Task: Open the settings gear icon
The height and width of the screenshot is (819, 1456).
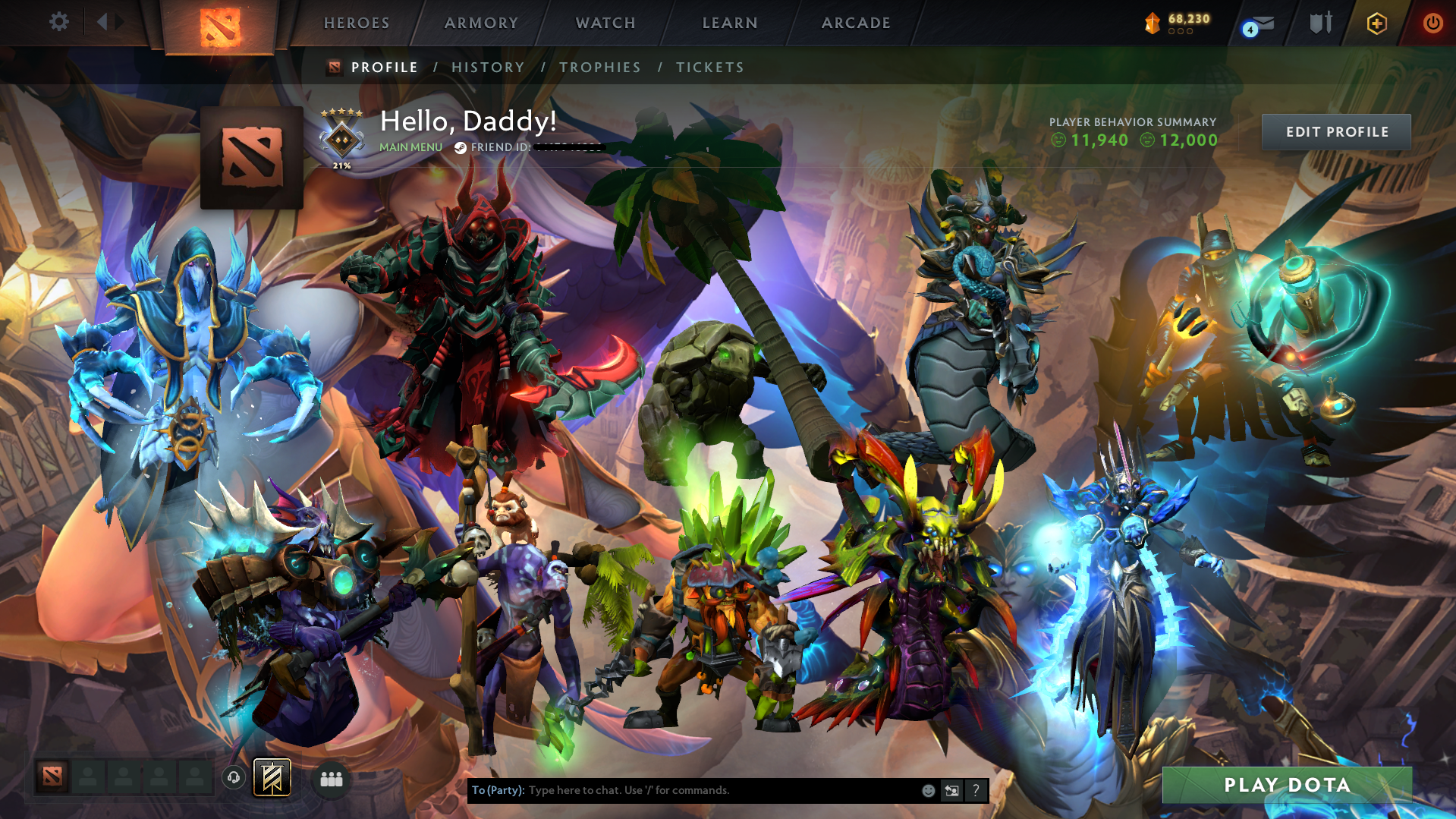Action: coord(58,22)
